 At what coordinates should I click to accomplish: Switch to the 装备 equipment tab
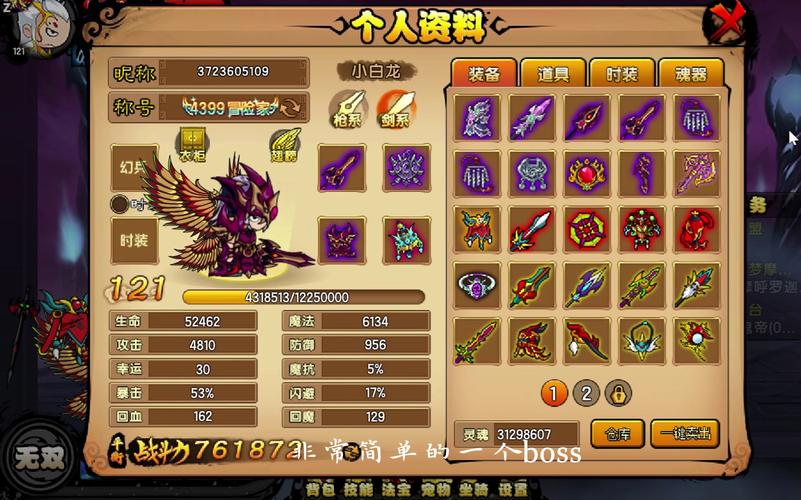(484, 74)
